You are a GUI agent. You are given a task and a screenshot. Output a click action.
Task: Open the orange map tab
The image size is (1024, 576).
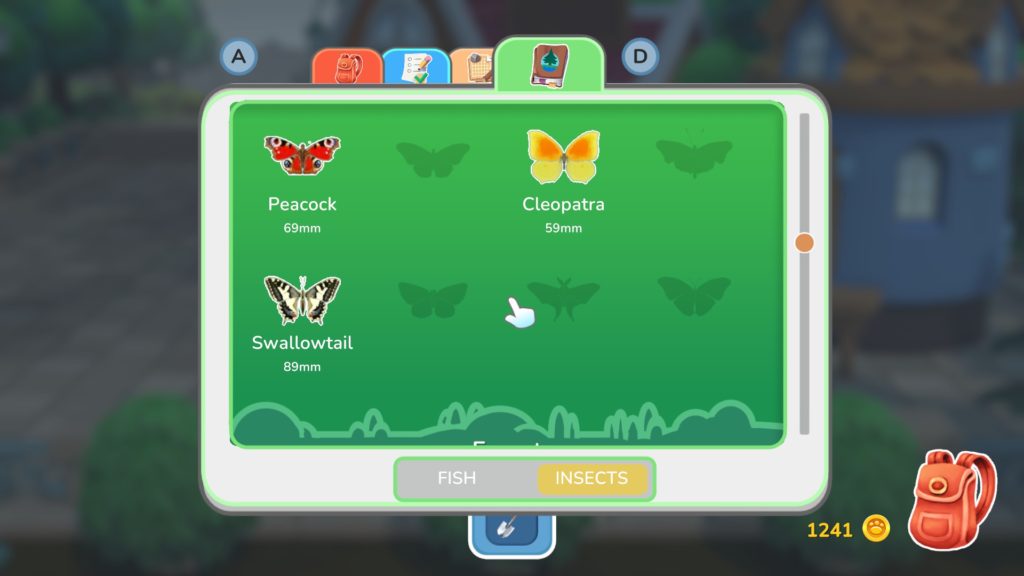coord(471,68)
